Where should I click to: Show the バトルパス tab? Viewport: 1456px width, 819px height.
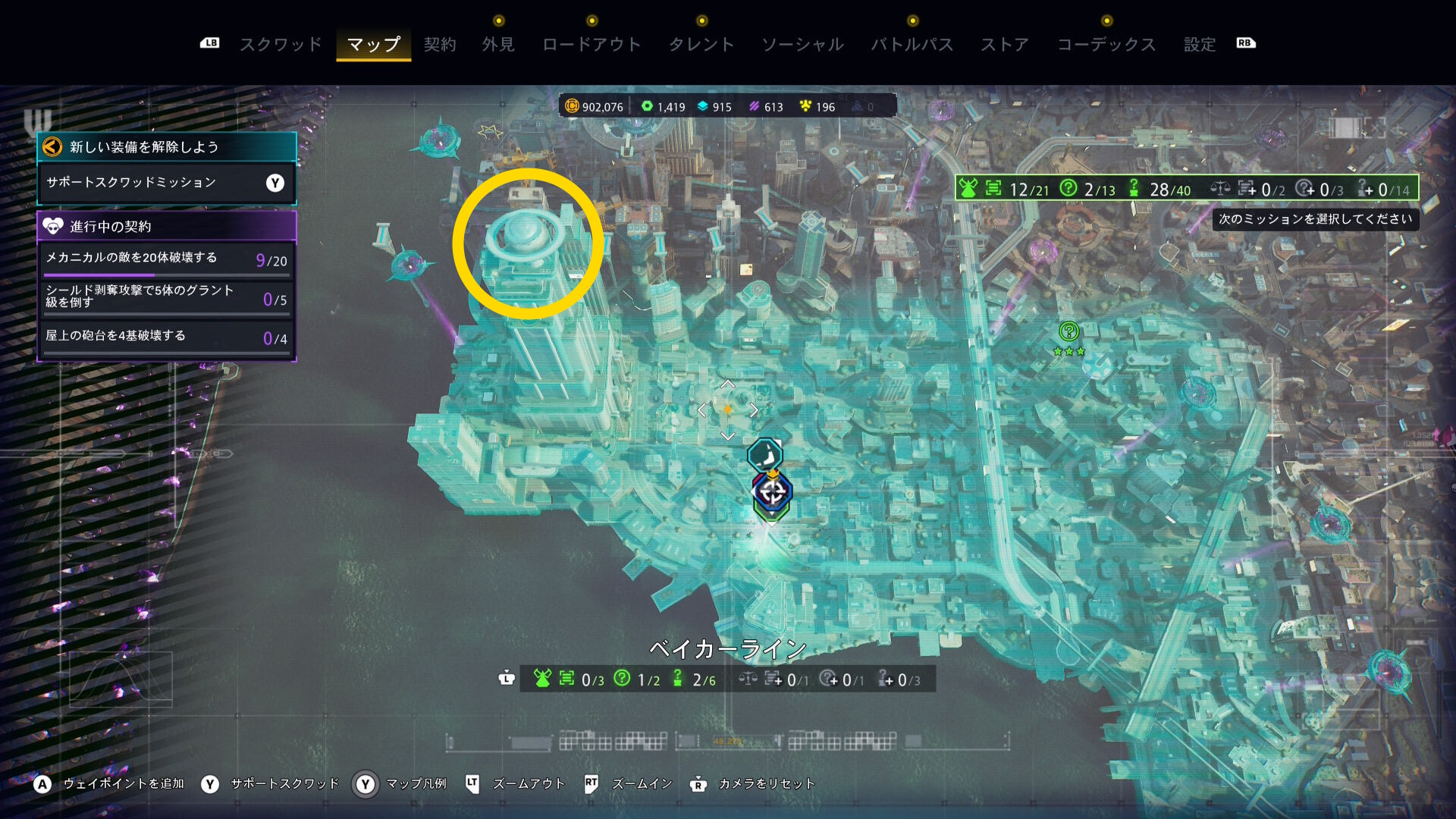pyautogui.click(x=912, y=45)
